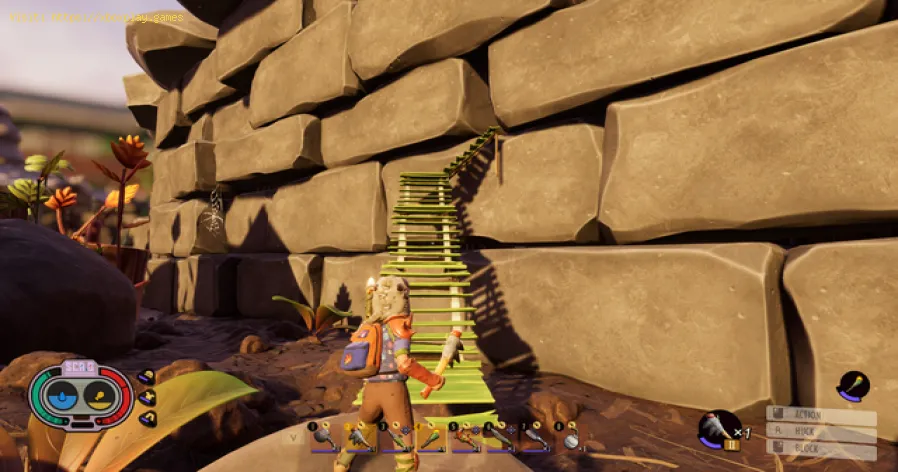Click the equipped weapon icon marked x1
Image resolution: width=898 pixels, height=472 pixels.
click(x=718, y=428)
